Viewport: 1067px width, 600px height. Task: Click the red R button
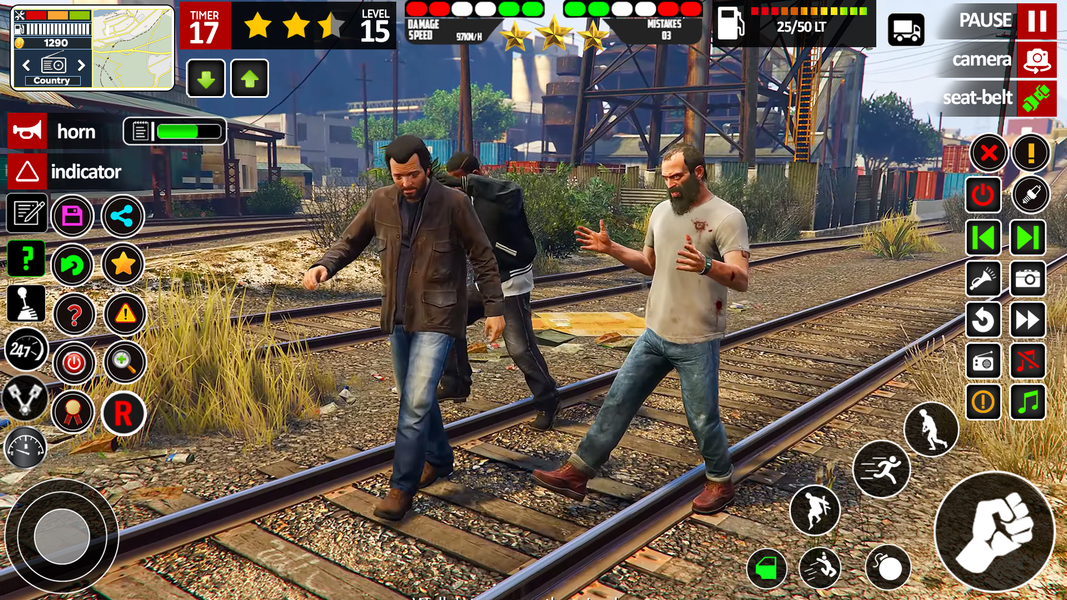[x=123, y=413]
